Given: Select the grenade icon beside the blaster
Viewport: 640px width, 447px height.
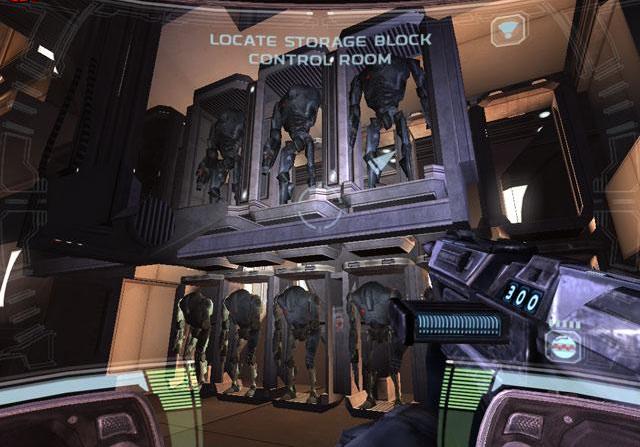Looking at the screenshot, I should pyautogui.click(x=564, y=345).
